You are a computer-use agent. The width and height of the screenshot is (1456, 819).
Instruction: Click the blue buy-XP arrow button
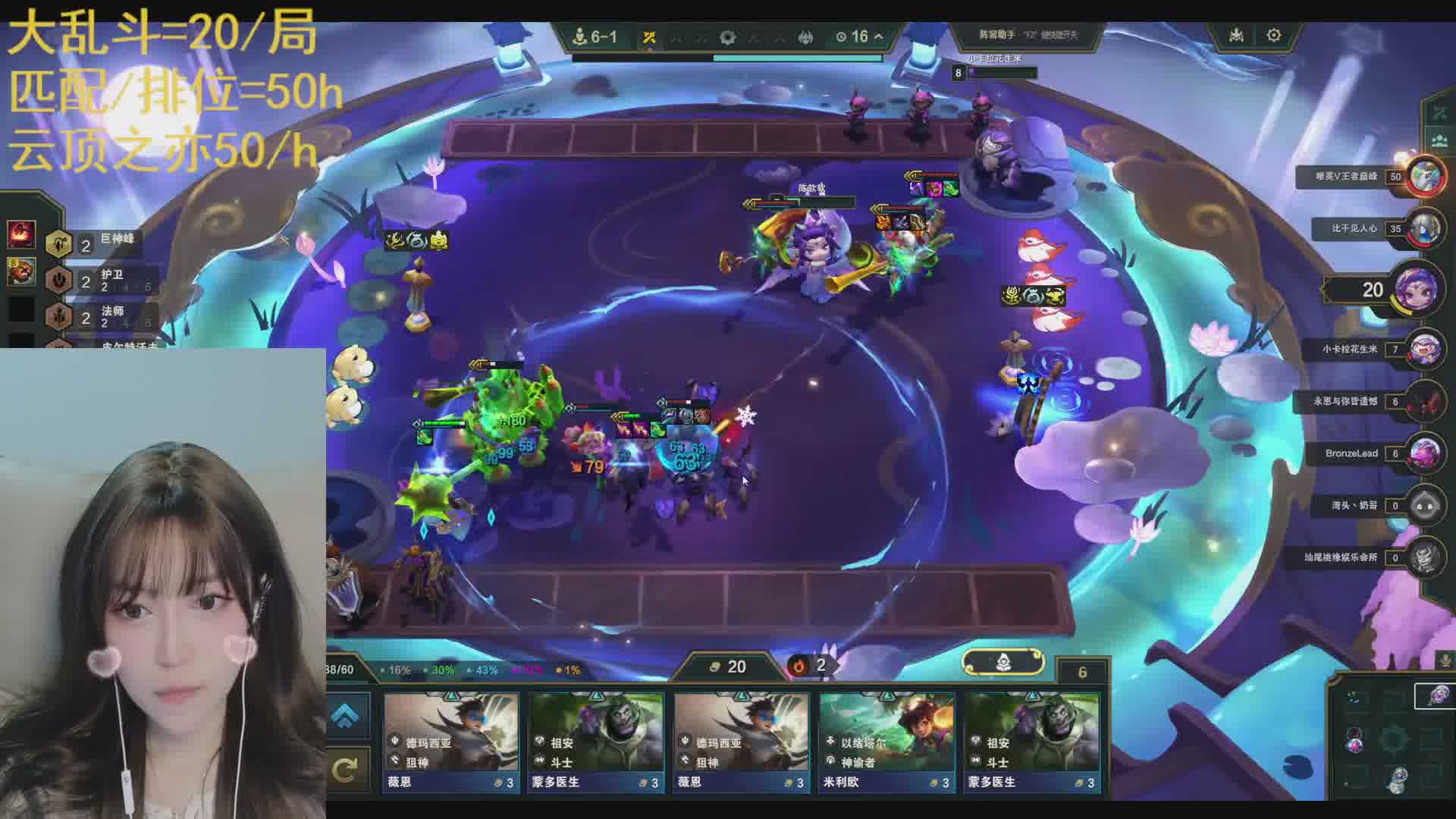point(345,714)
